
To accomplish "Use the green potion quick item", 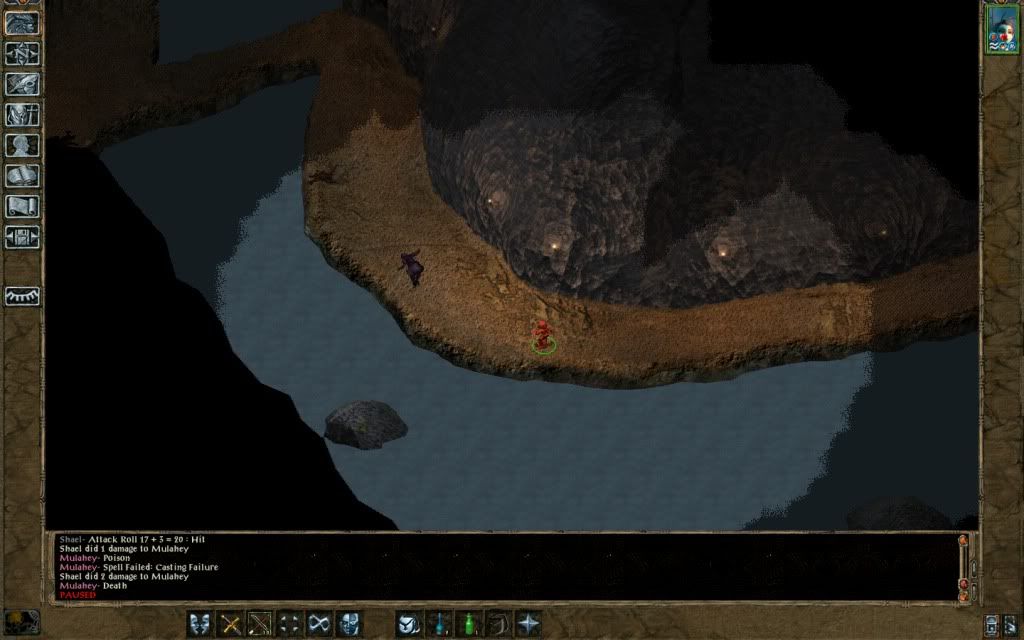I will coord(468,624).
